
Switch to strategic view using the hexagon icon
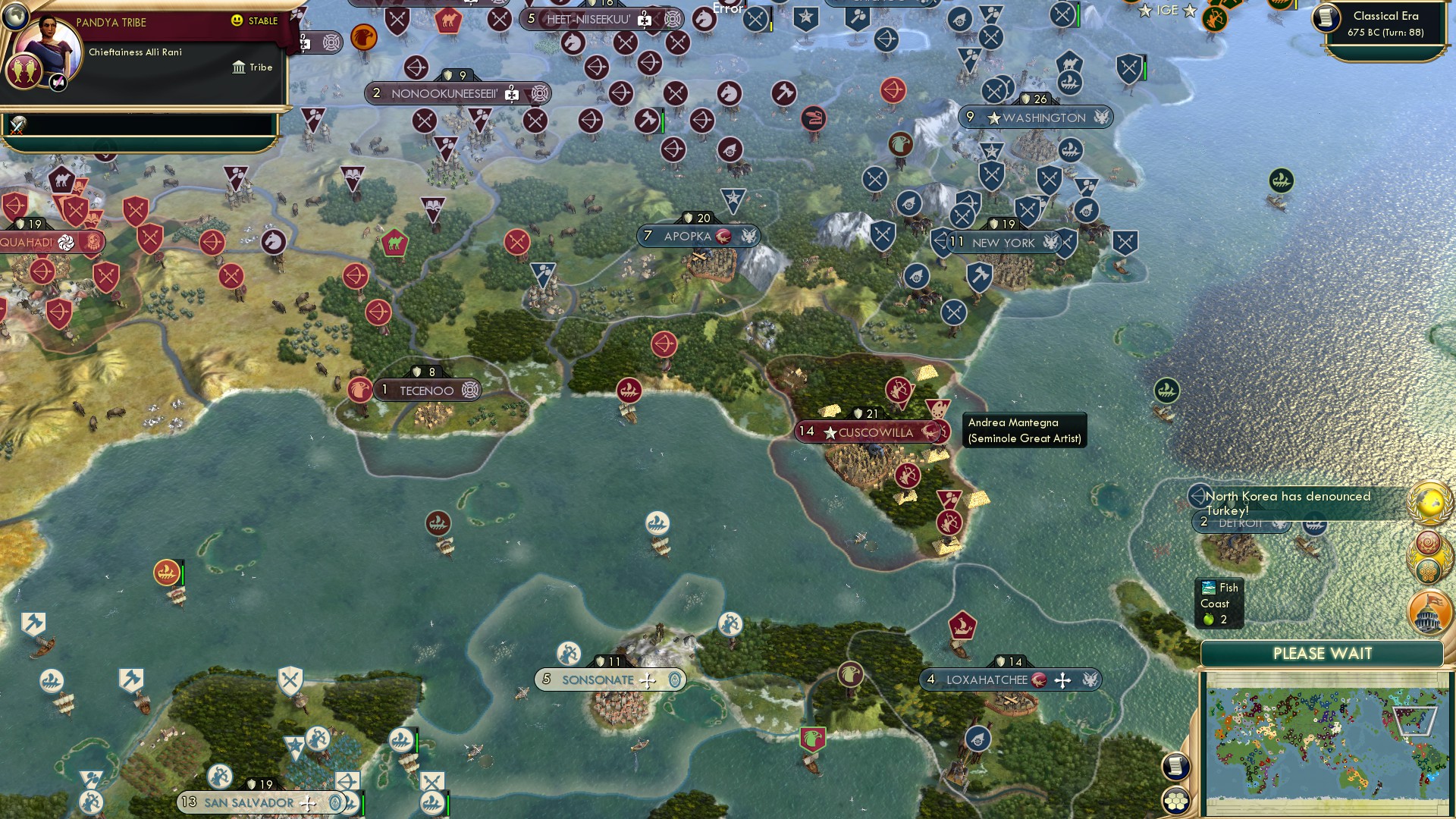(x=1176, y=801)
